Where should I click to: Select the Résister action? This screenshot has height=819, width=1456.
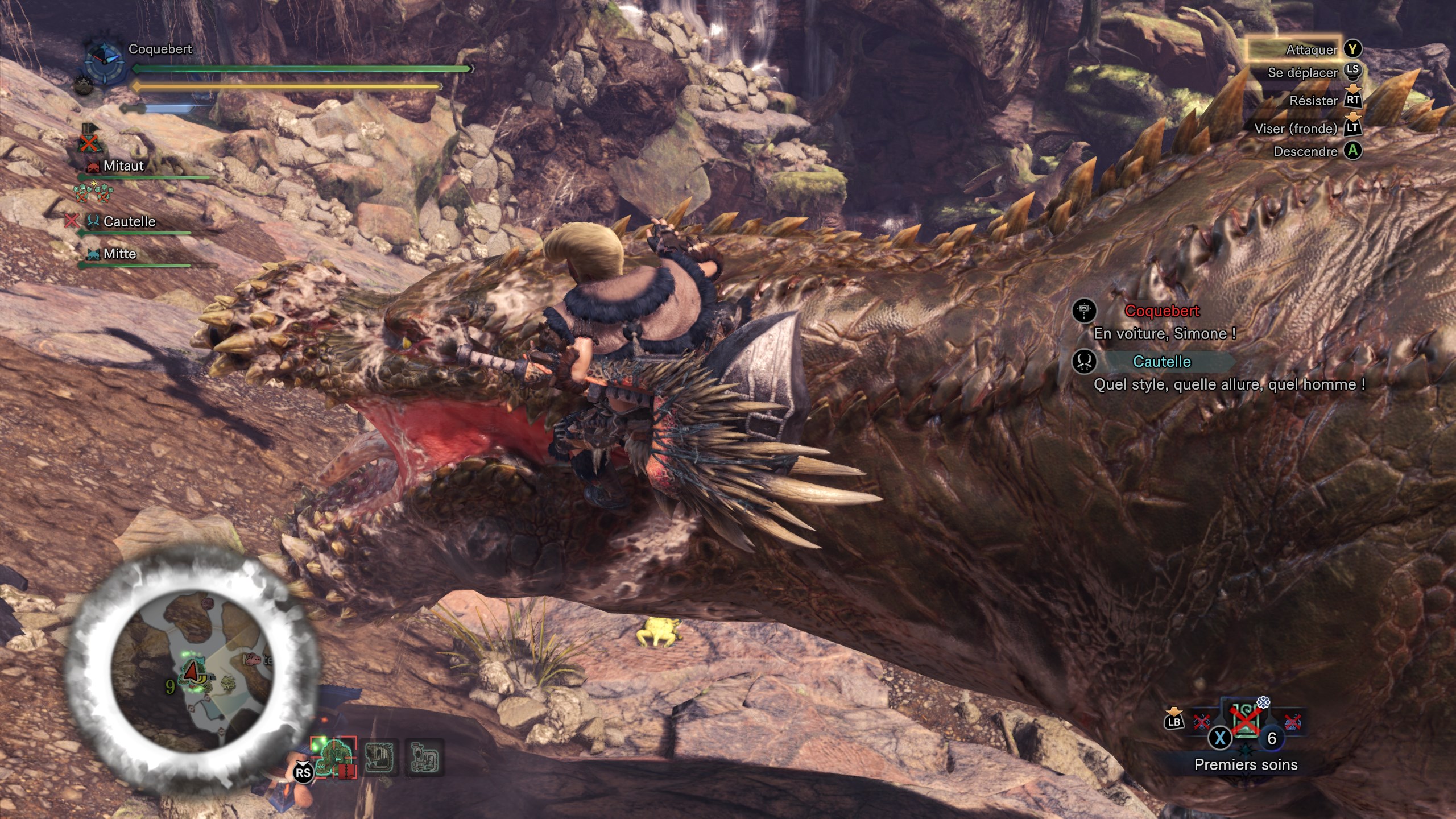click(1313, 101)
